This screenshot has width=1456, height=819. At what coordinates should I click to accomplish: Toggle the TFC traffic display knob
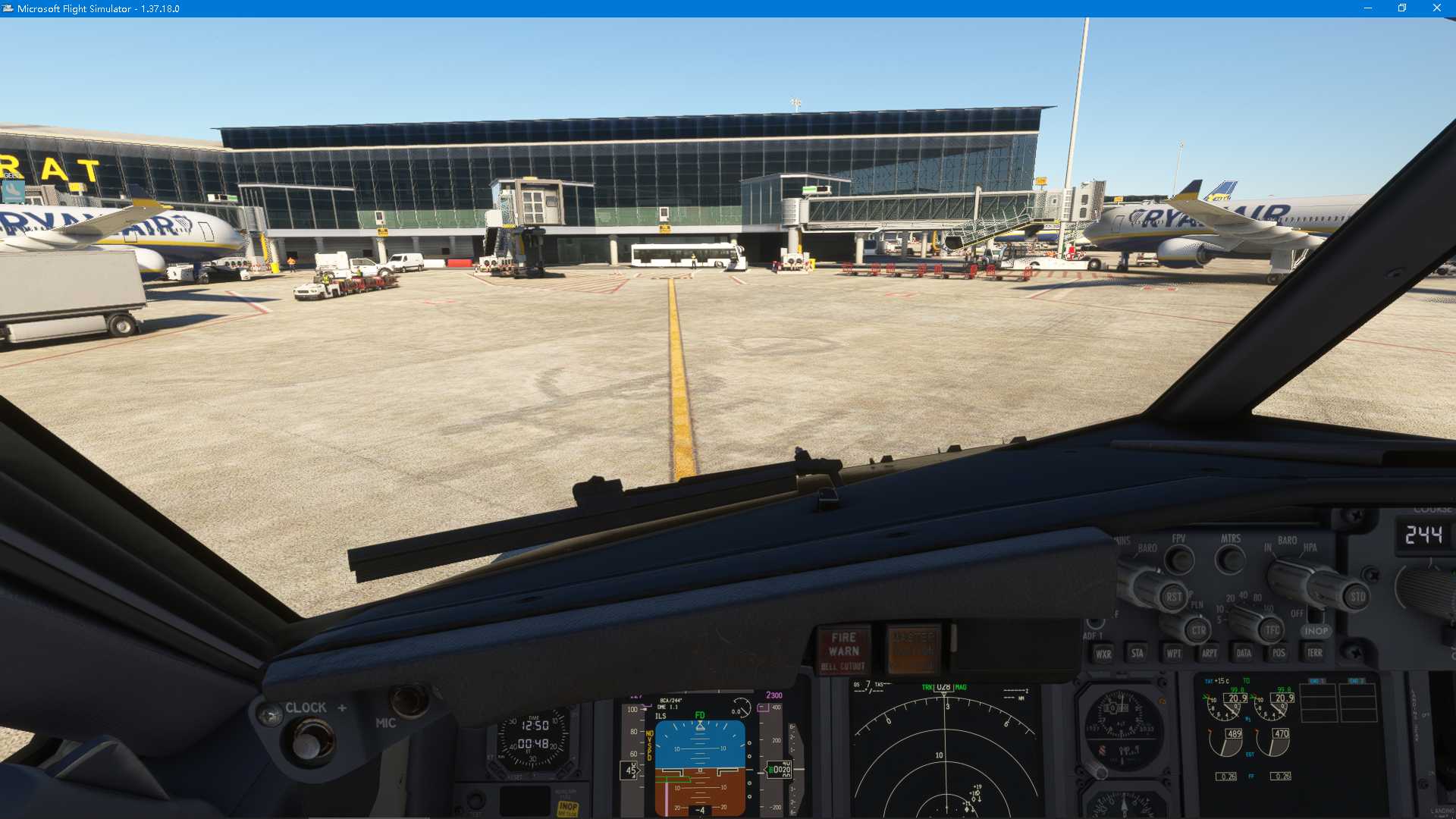[1271, 629]
